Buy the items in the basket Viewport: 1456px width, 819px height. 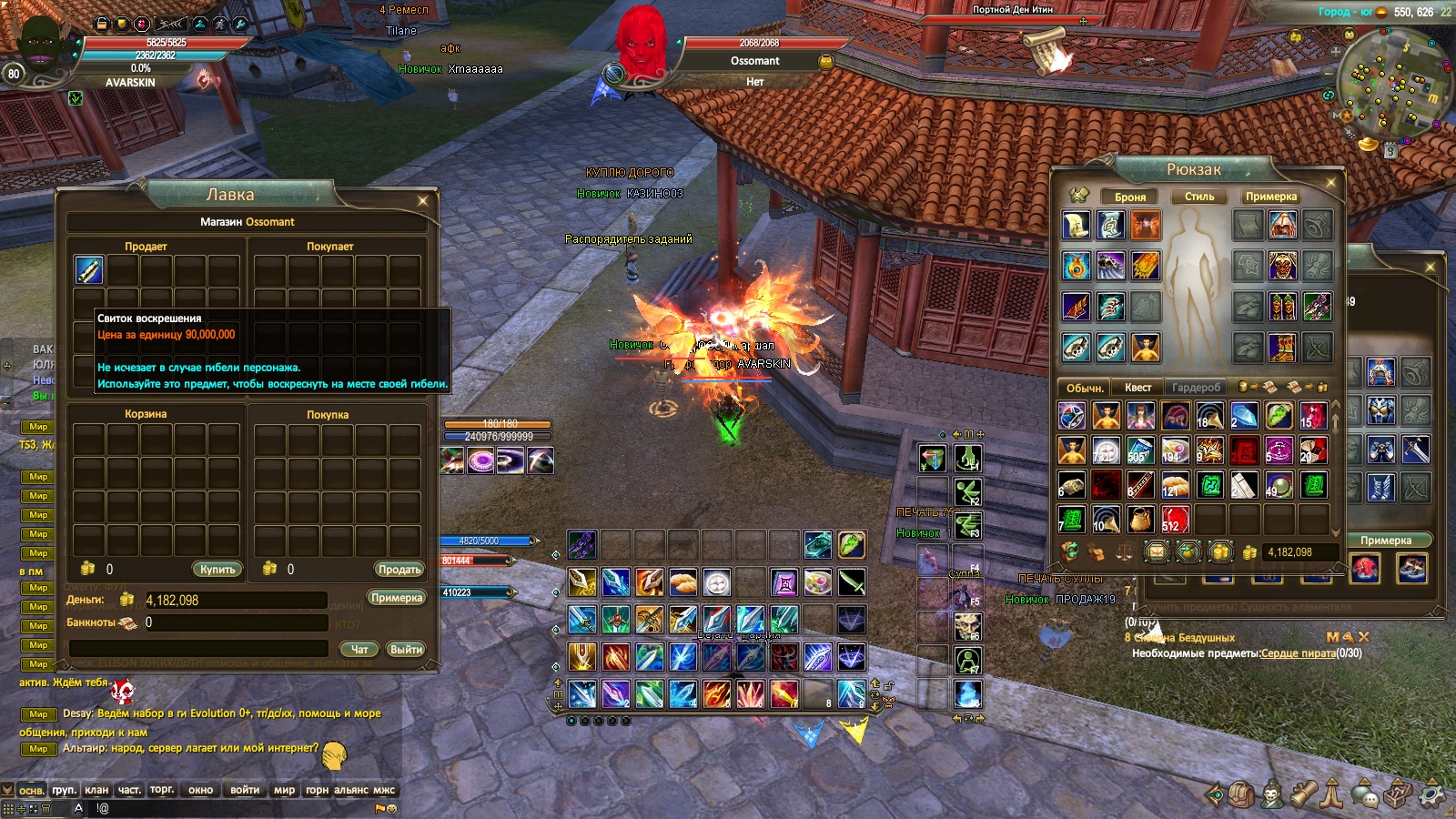(x=217, y=569)
